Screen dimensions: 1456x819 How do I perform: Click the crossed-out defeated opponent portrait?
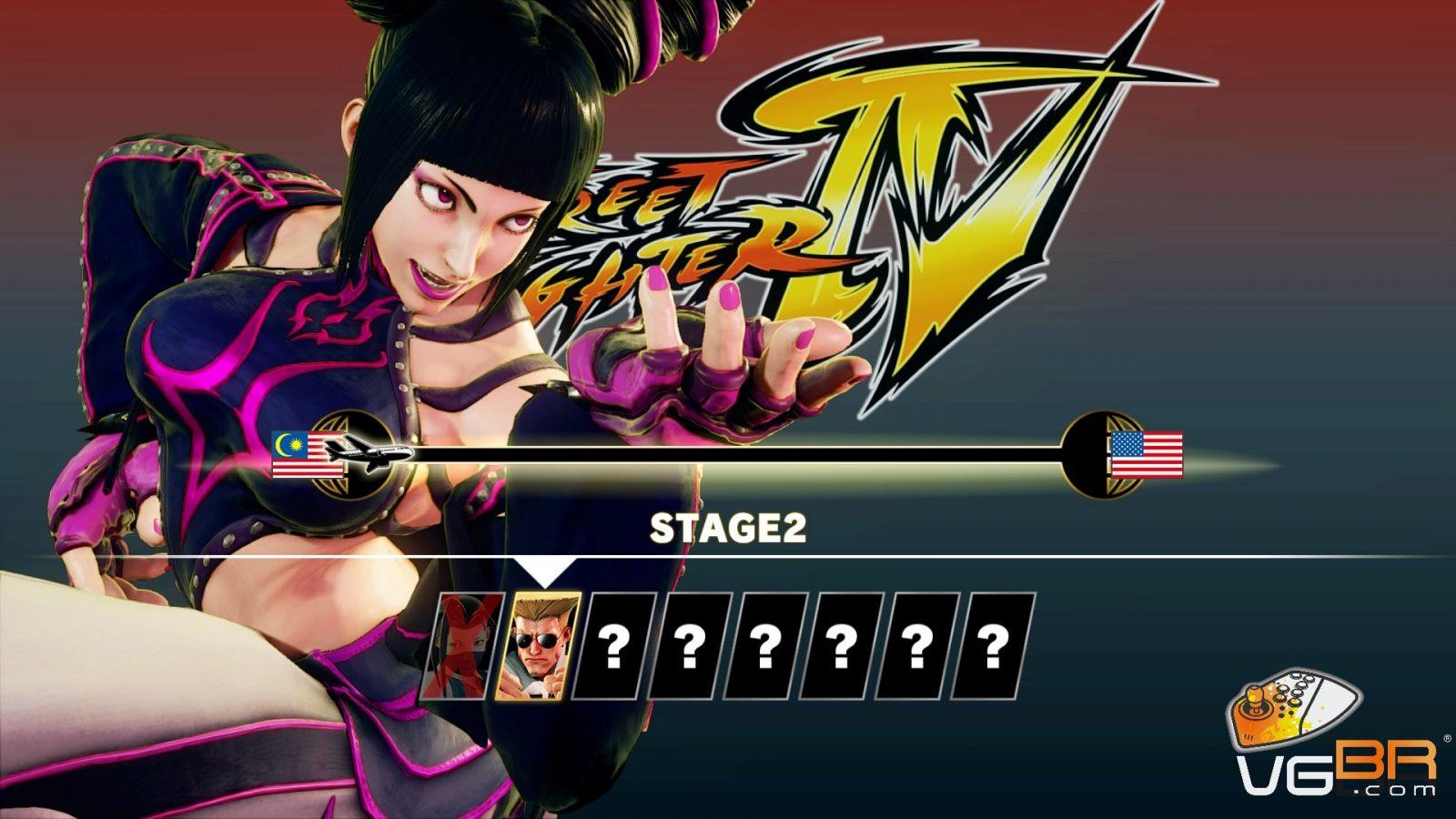(x=461, y=647)
